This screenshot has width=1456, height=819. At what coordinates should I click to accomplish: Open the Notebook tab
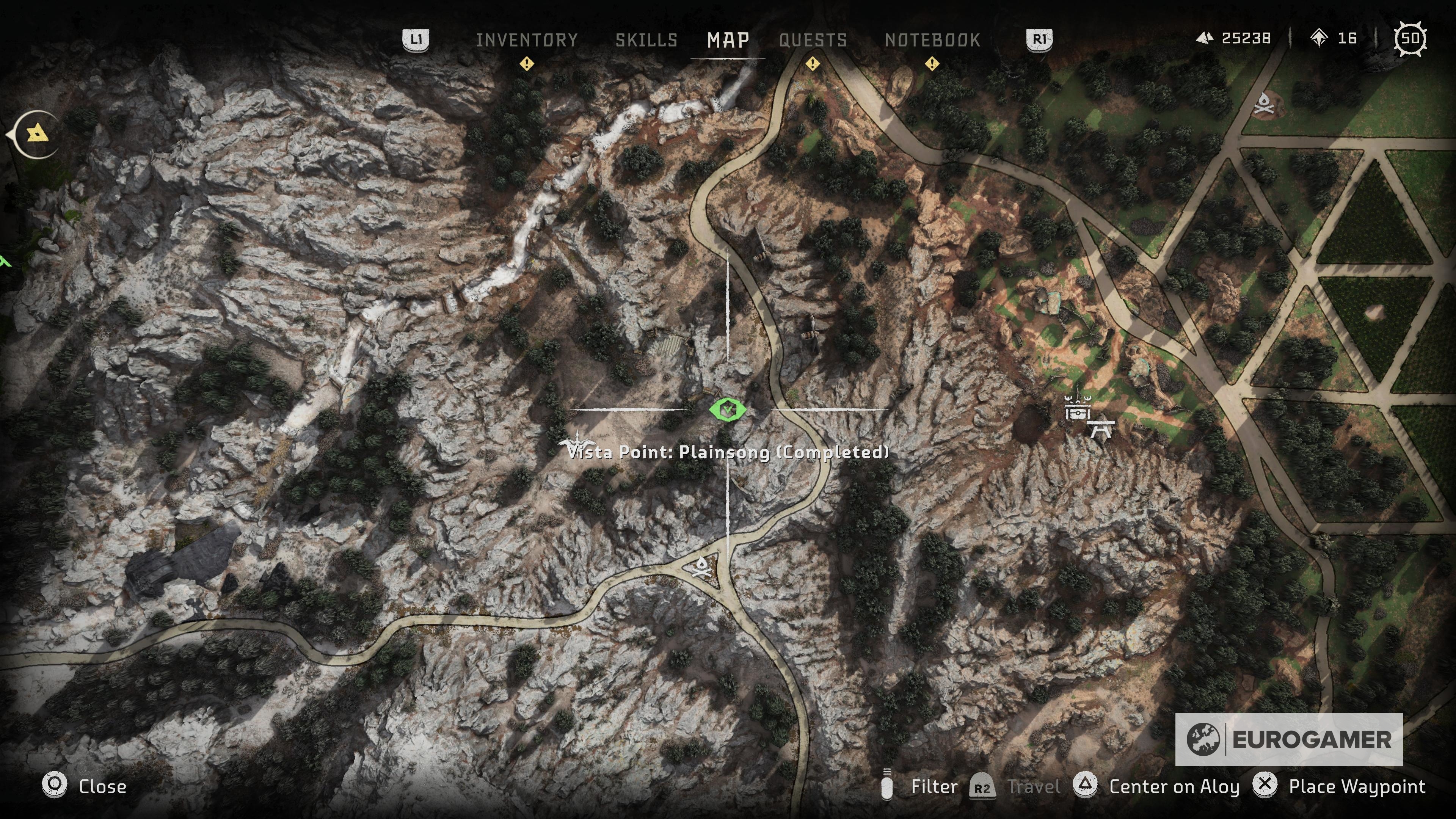pos(932,40)
